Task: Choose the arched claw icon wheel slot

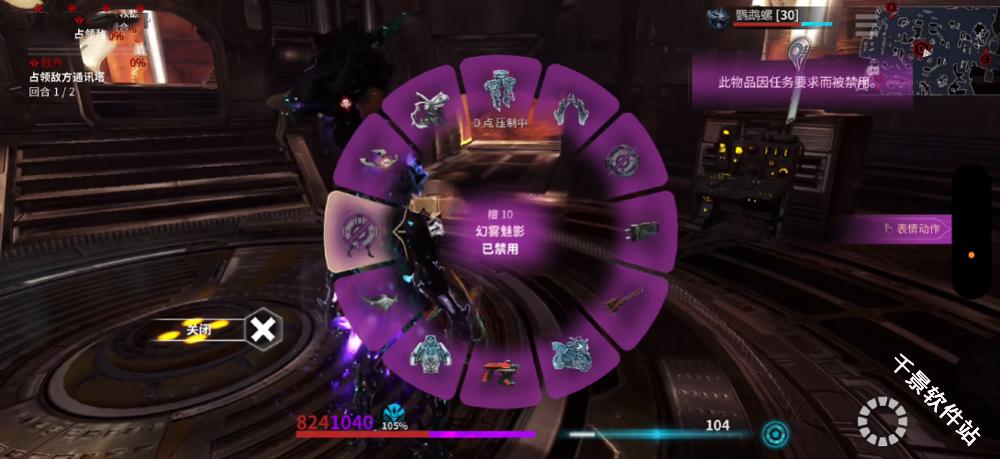Action: 573,108
